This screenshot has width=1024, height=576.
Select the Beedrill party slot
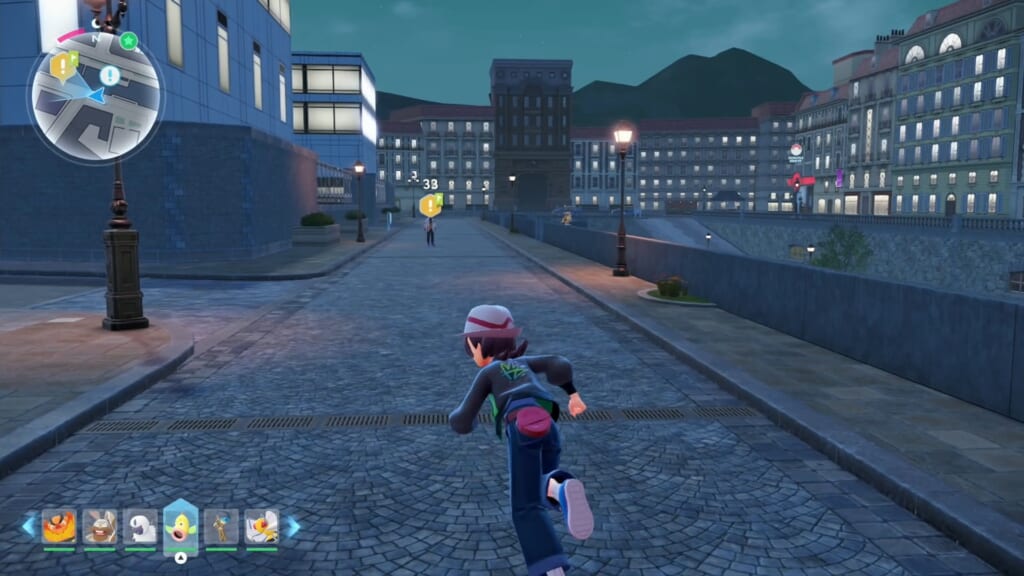262,526
